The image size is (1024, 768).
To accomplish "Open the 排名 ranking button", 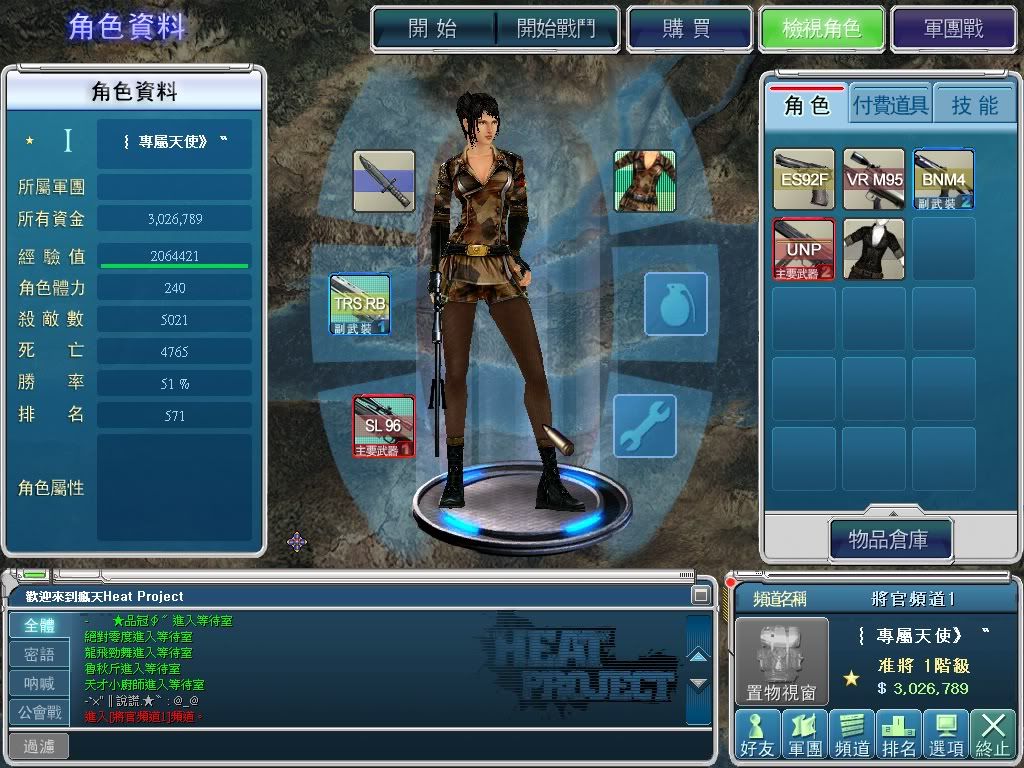I will 898,733.
